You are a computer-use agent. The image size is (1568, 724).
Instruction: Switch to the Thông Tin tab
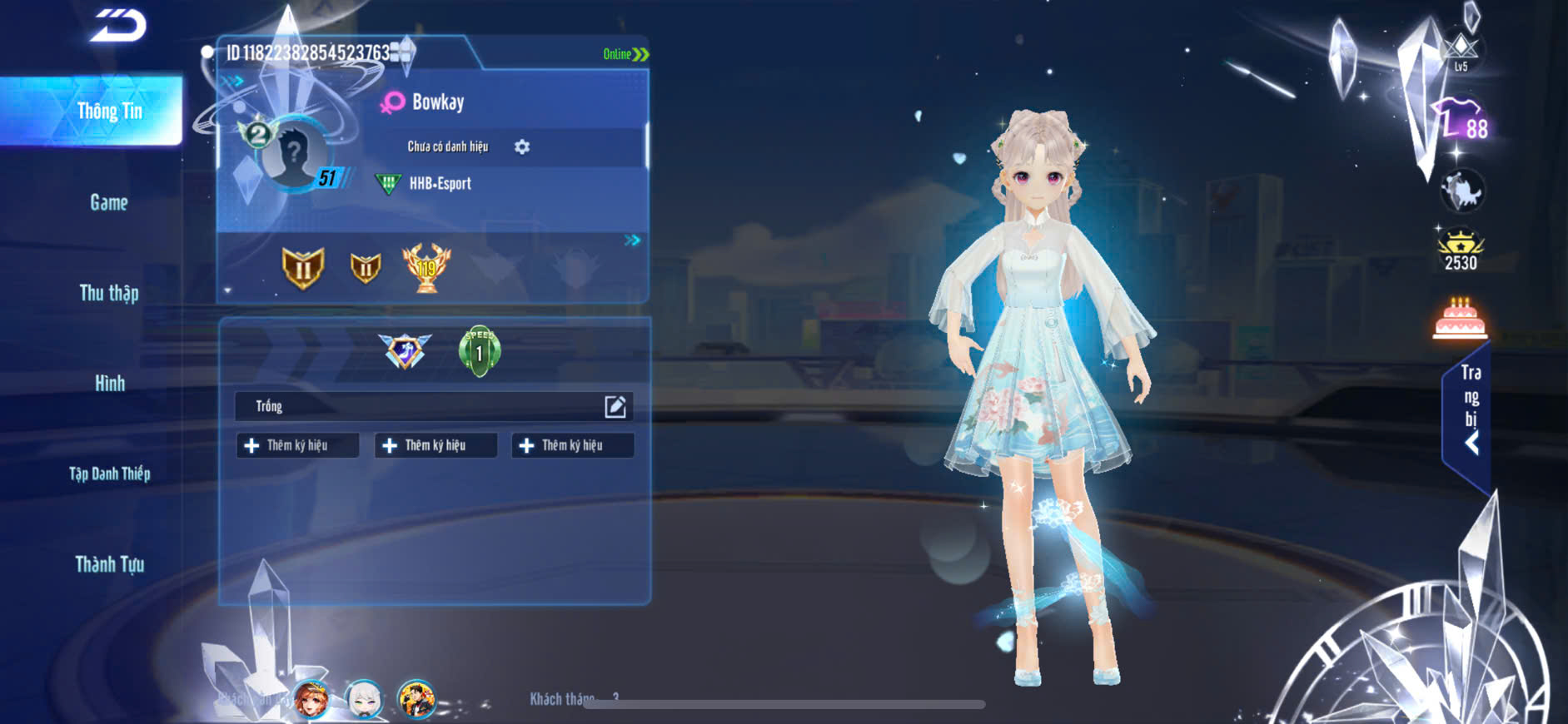click(x=109, y=112)
